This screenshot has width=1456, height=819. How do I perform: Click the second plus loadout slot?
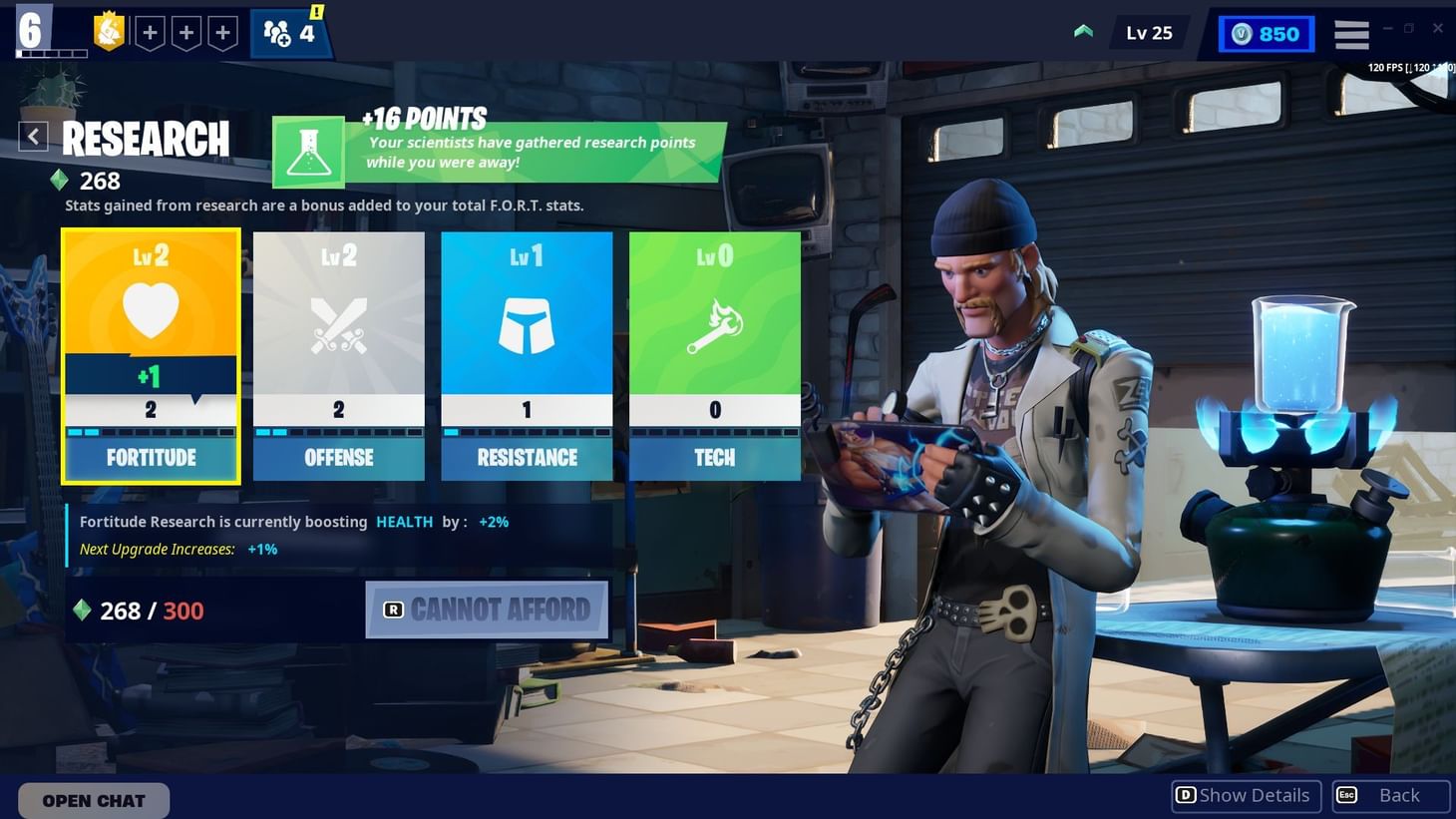(x=186, y=31)
